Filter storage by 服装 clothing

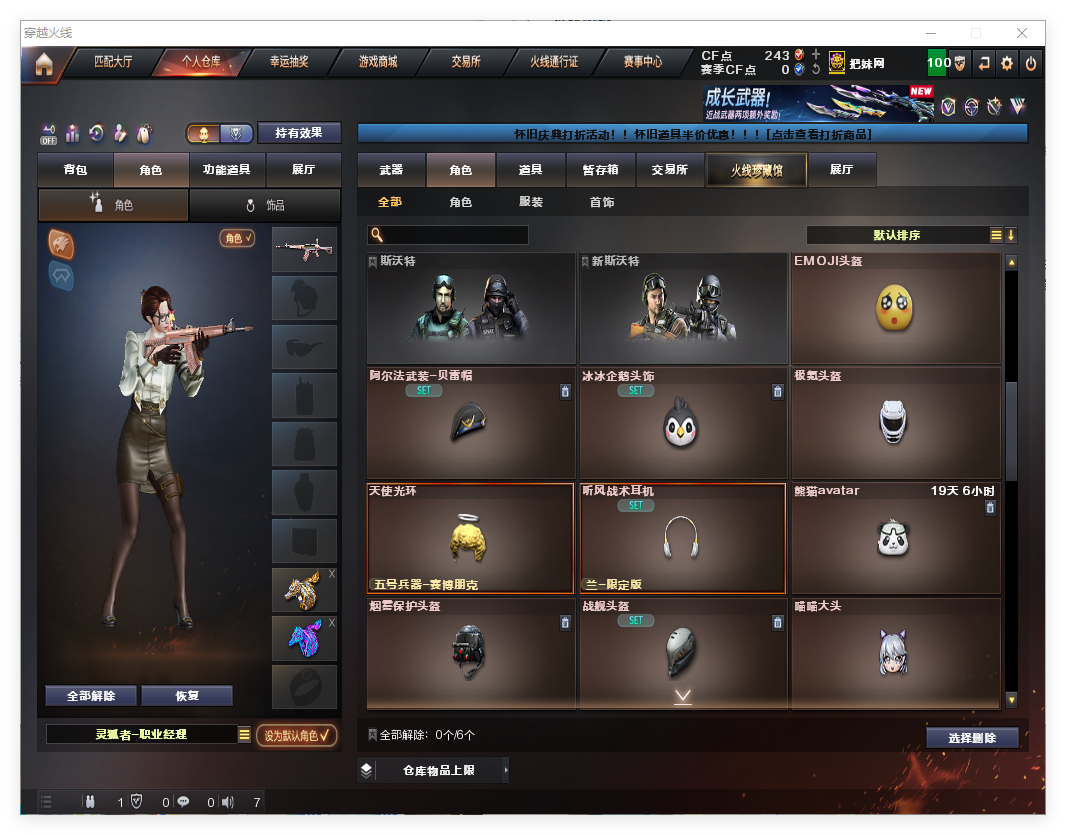pos(531,202)
